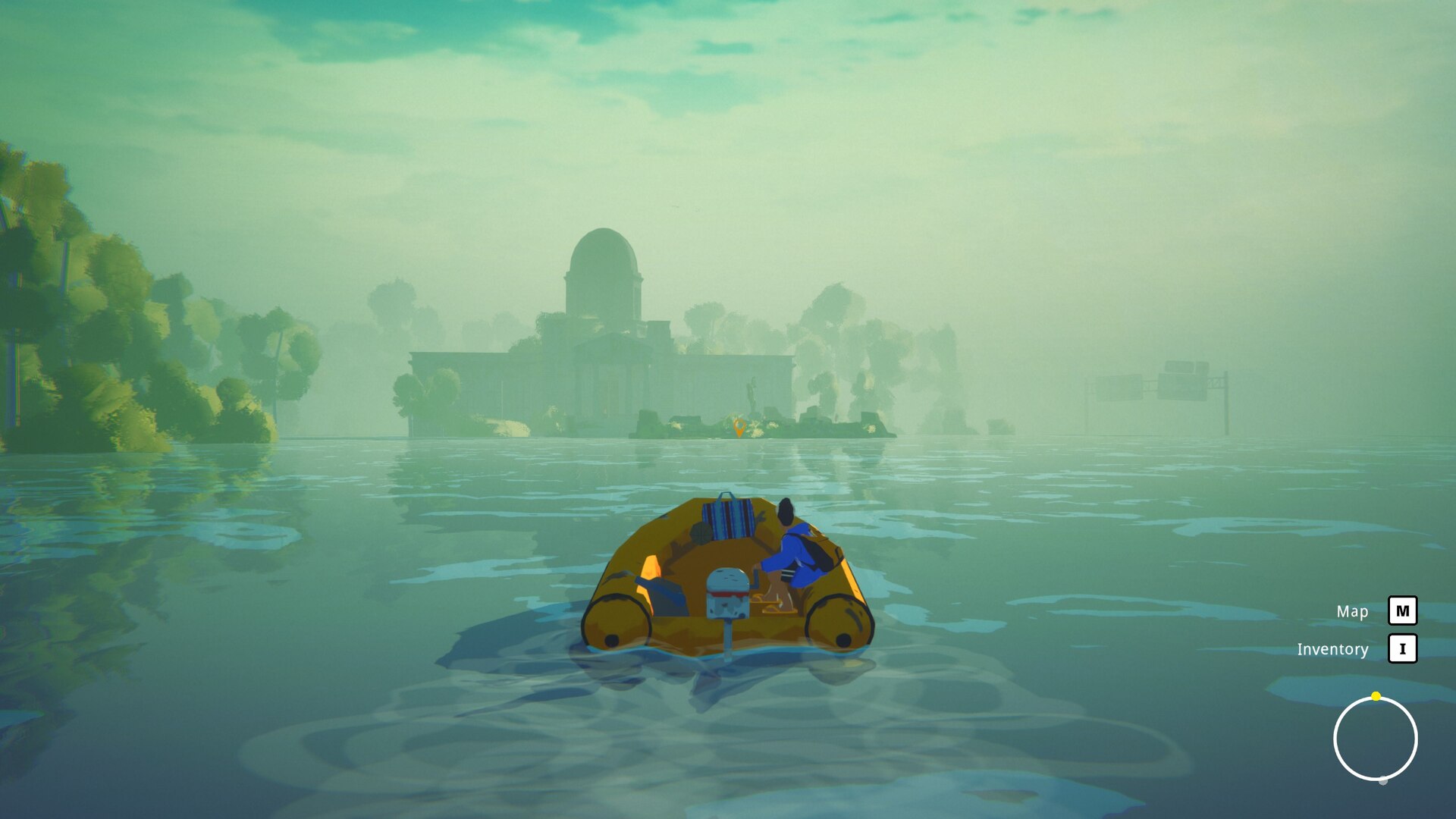Select the orange waypoint marker
Image resolution: width=1456 pixels, height=819 pixels.
[739, 428]
